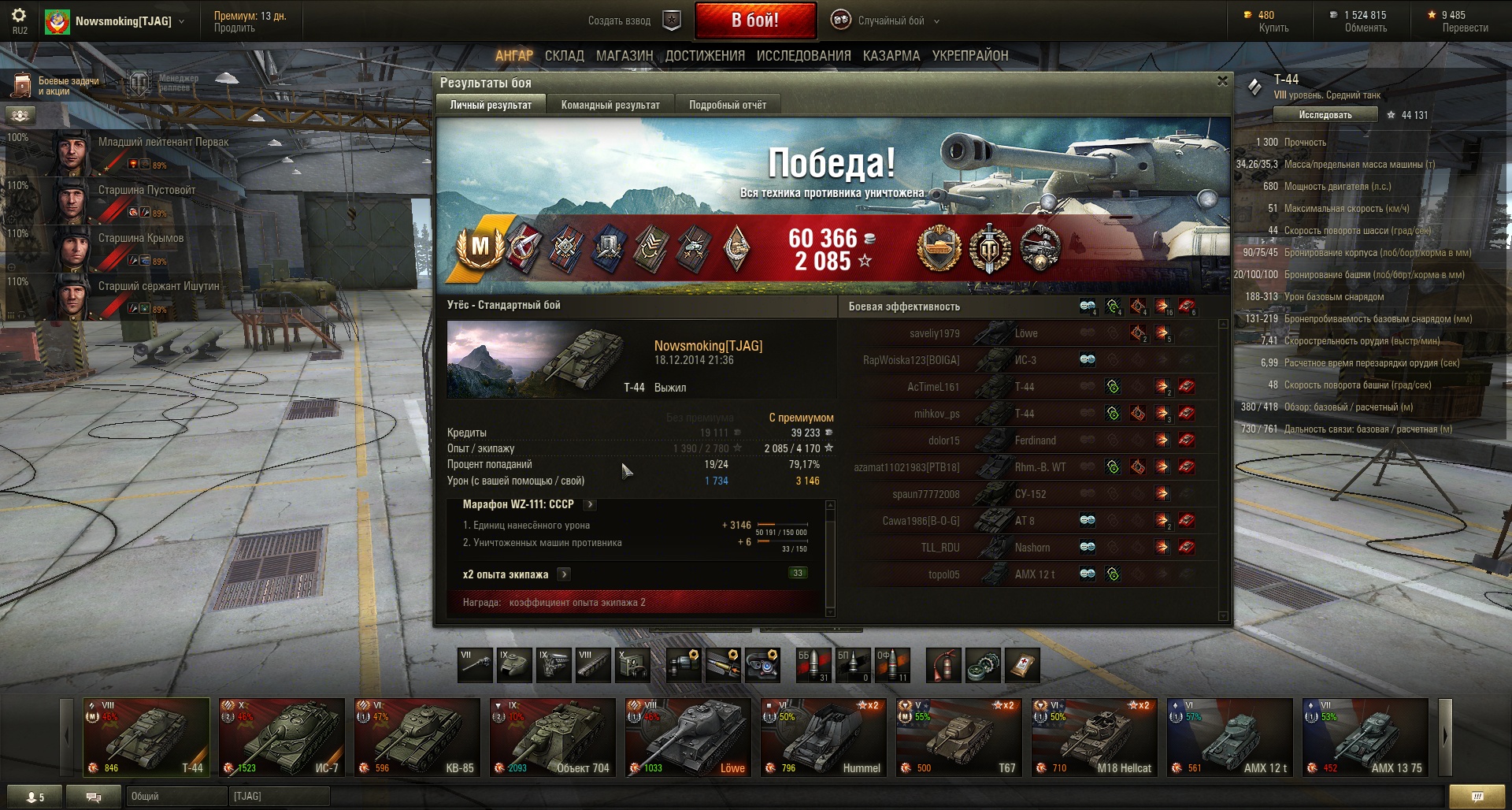Open the УКРЕПРАЙОН section
The height and width of the screenshot is (810, 1512).
tap(969, 56)
